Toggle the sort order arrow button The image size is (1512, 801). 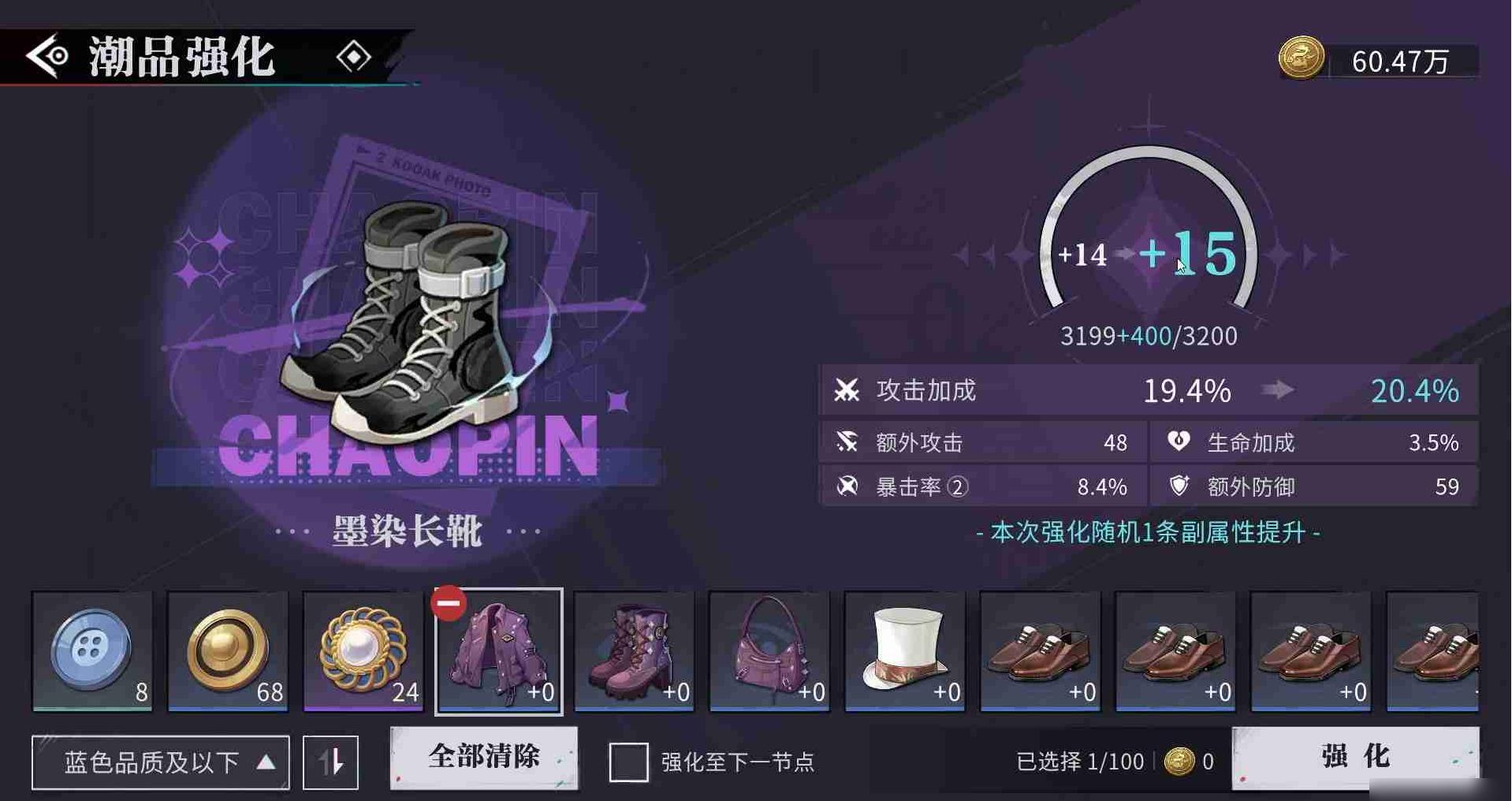pos(331,762)
